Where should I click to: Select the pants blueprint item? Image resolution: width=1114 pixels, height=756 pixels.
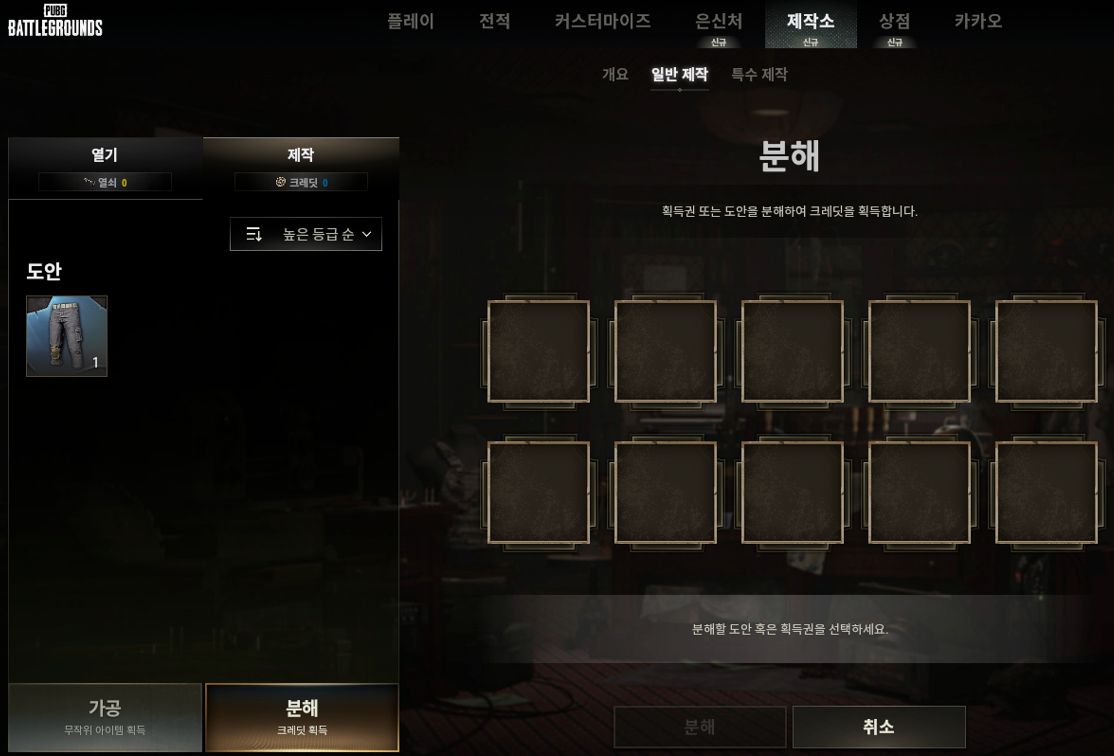click(x=67, y=336)
